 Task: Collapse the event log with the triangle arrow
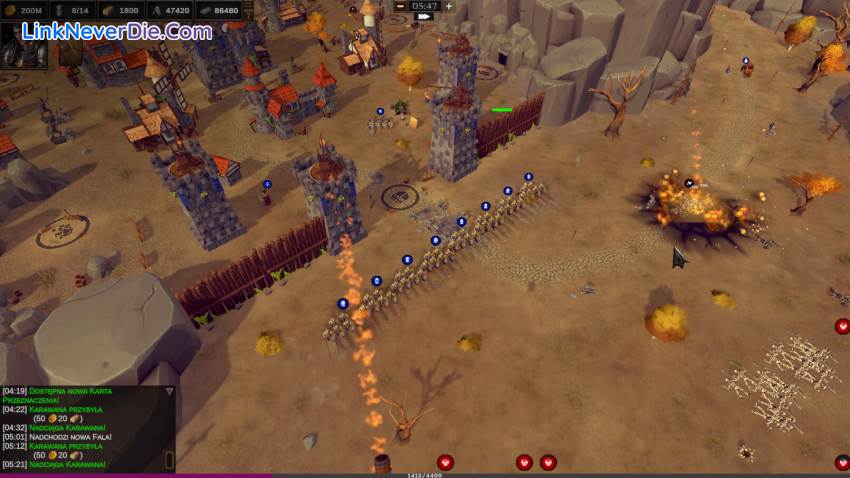170,391
